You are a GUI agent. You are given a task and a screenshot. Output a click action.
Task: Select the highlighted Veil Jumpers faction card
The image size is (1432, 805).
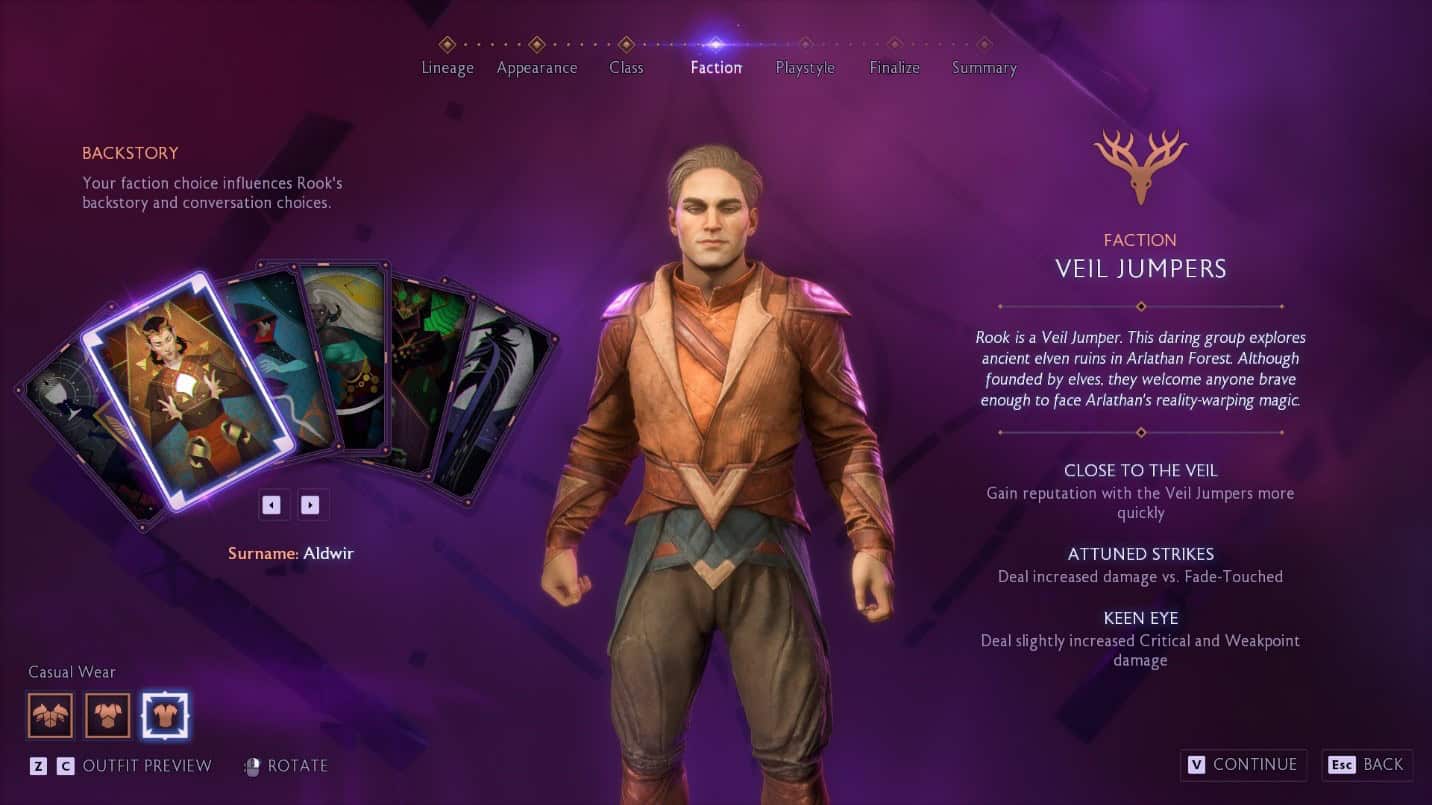click(187, 390)
